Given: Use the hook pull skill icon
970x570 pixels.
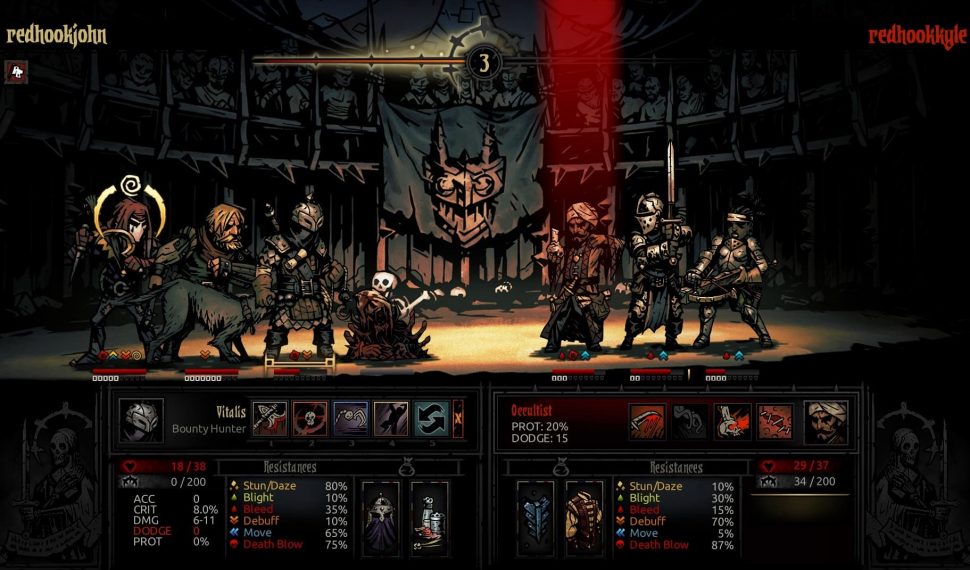Looking at the screenshot, I should point(350,419).
